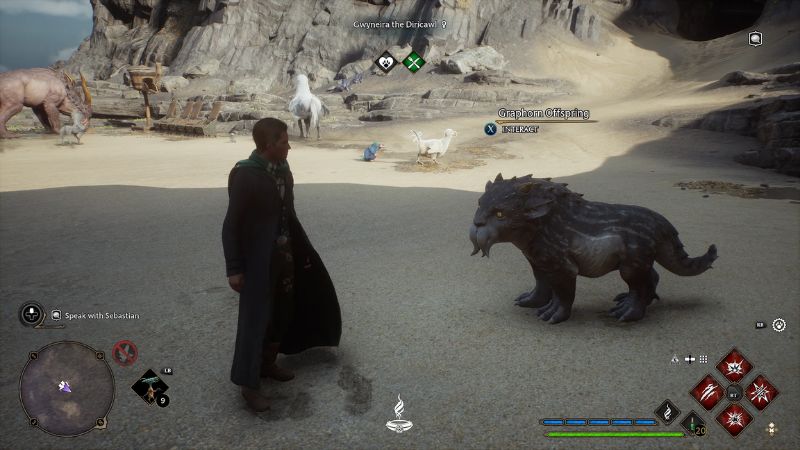Activate the claw slash spell

point(708,392)
